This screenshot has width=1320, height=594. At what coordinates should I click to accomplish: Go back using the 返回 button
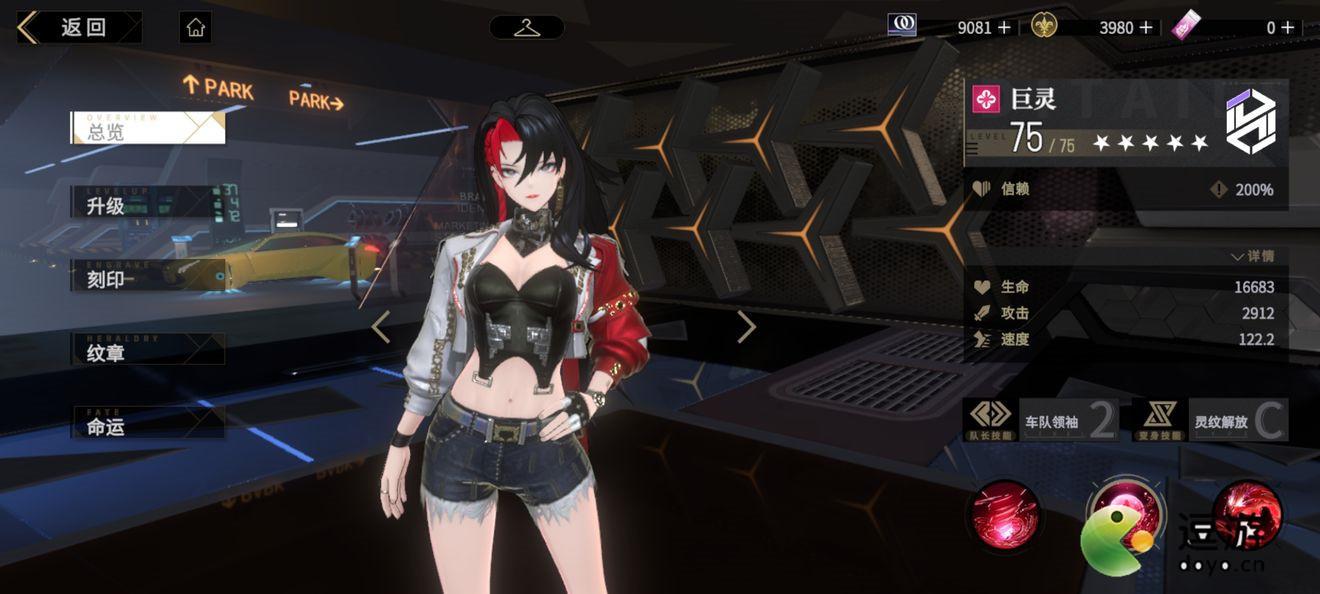coord(78,27)
